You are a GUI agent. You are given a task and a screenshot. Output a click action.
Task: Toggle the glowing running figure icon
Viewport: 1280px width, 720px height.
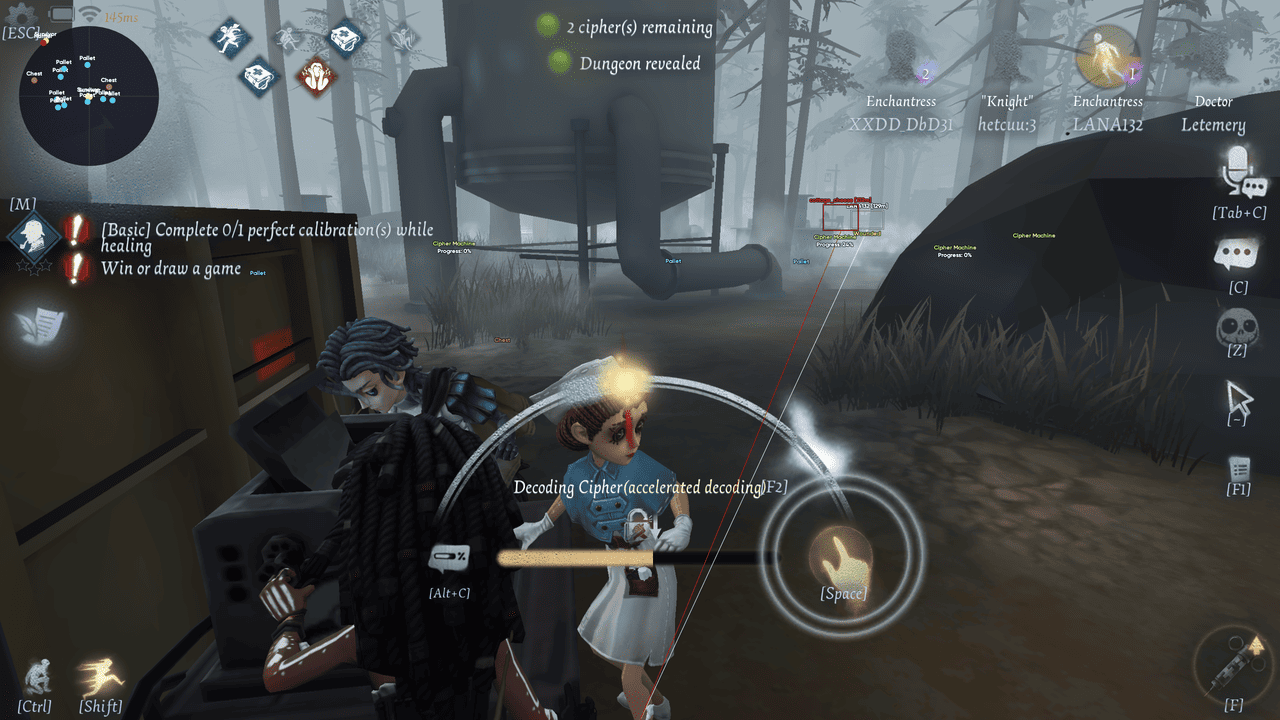101,676
